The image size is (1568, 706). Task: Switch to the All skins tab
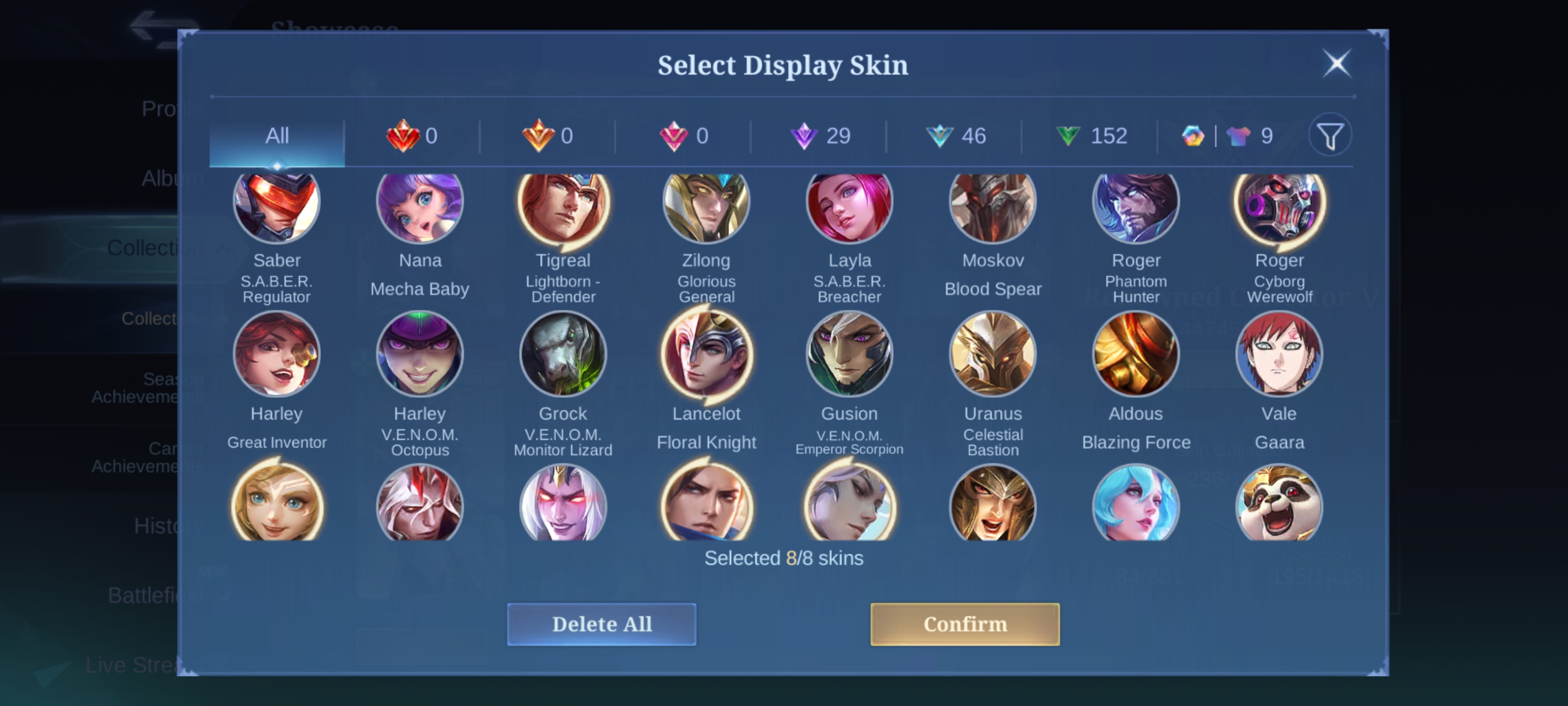[277, 136]
